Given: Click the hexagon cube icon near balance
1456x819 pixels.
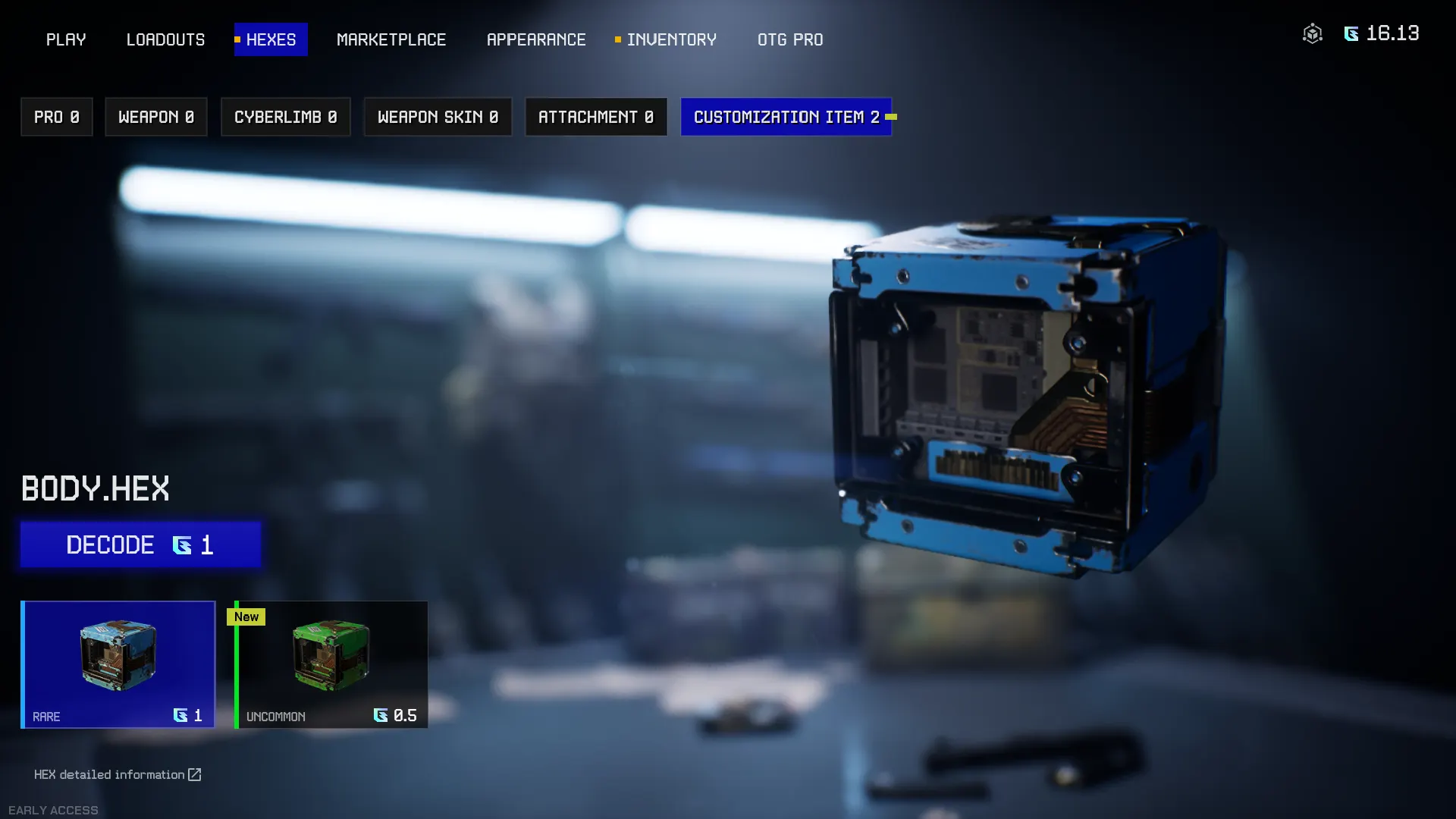Looking at the screenshot, I should 1313,33.
